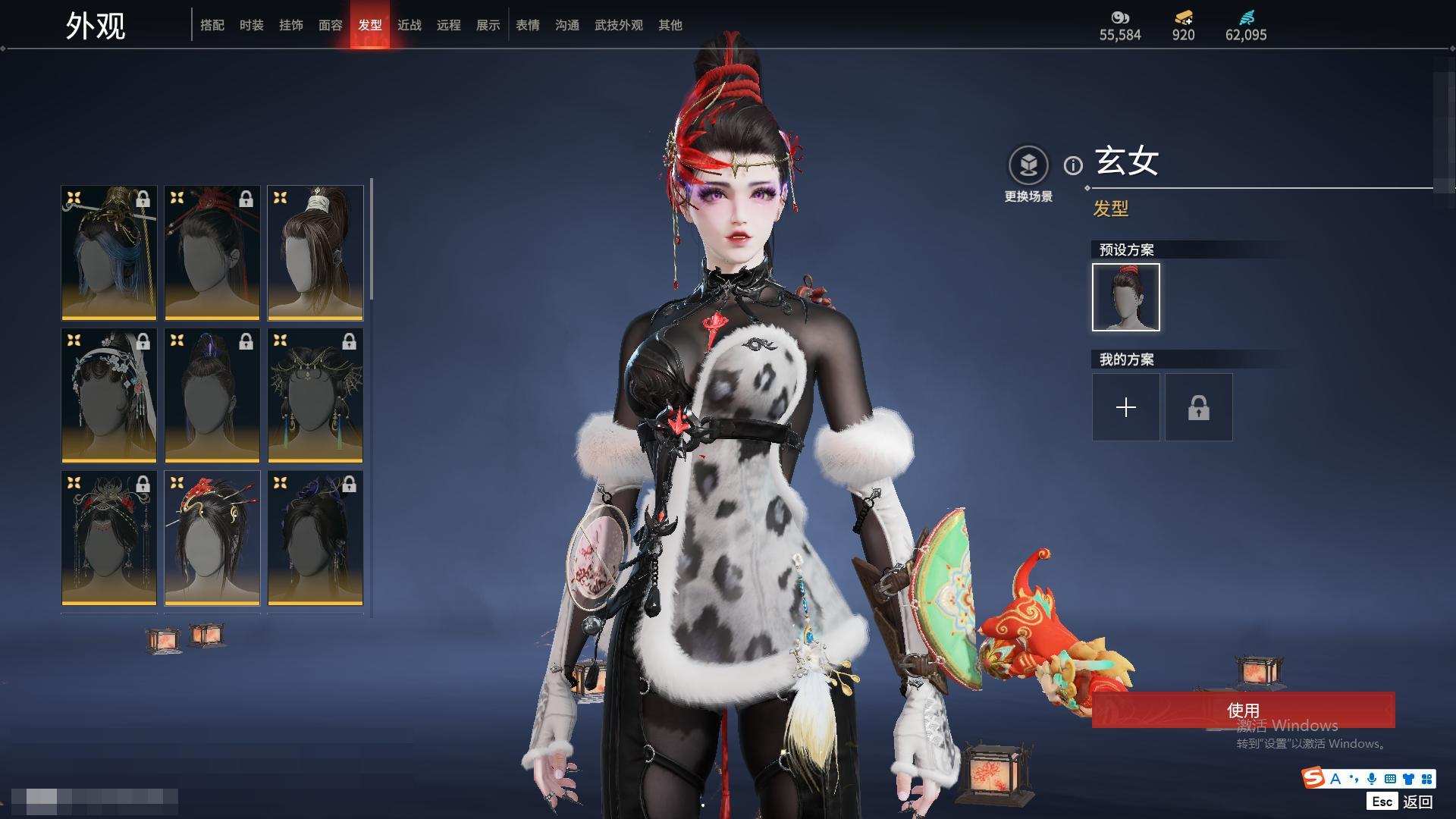Open the info icon beside 玄女
Screen dimensions: 1456x819
1073,165
